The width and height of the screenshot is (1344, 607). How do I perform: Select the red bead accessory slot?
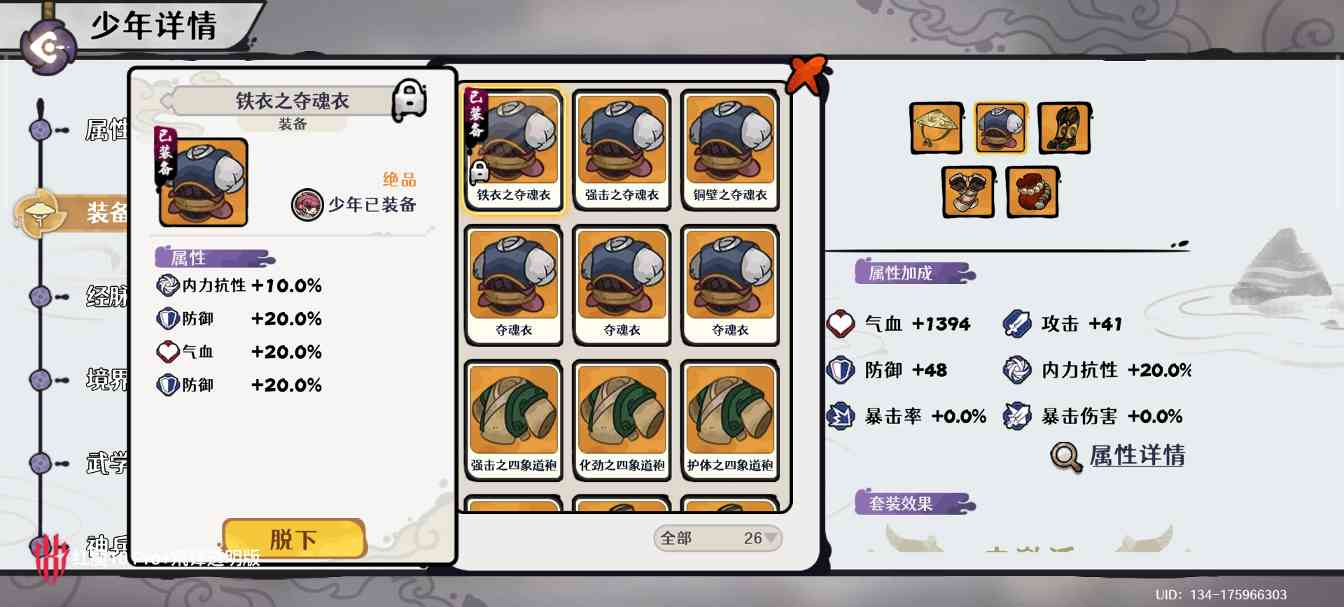1032,192
